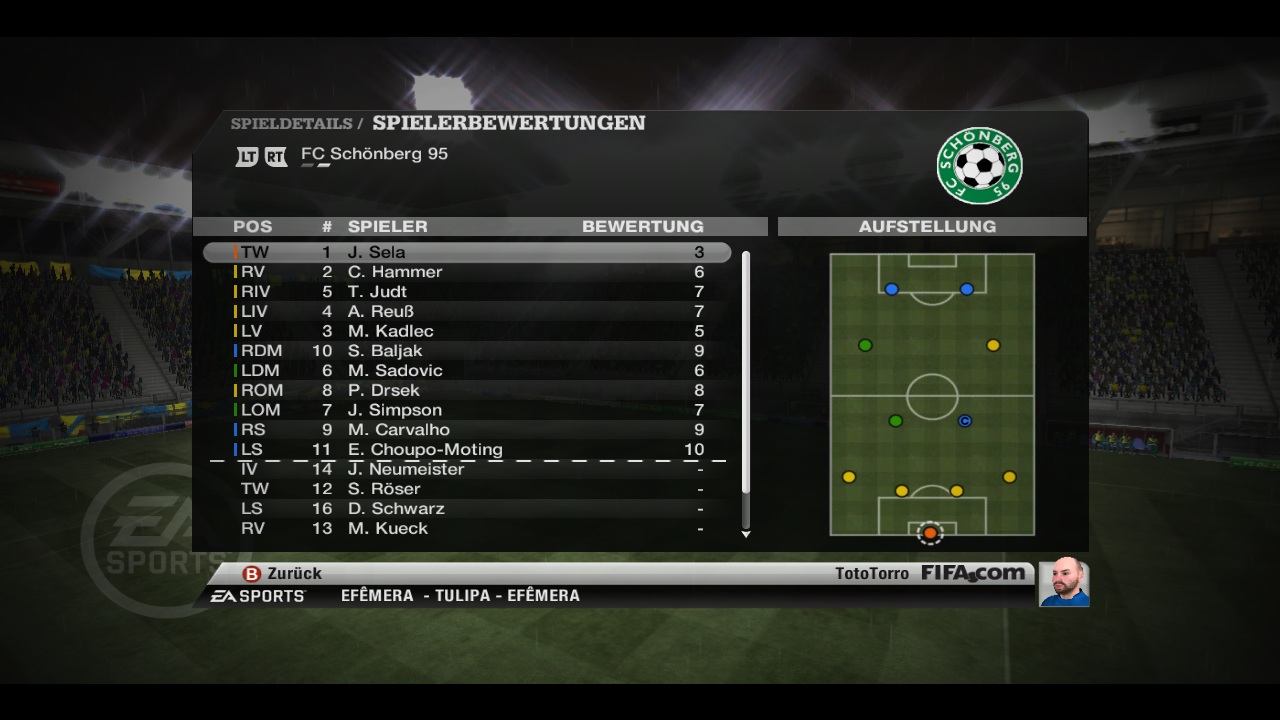Click the FC Schönberg 95 club crest
The image size is (1280, 720).
(979, 166)
